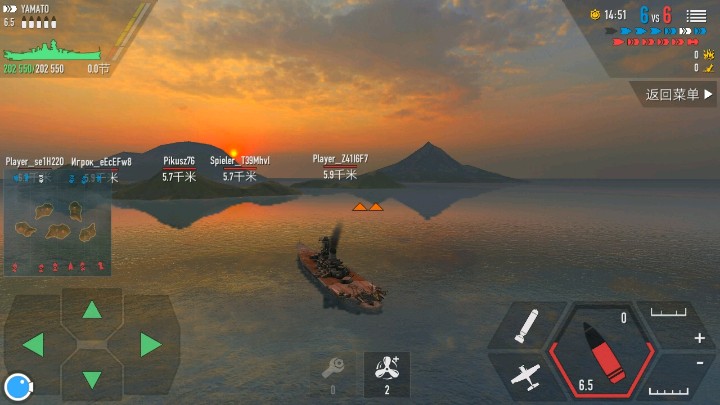Turn the ship with the right arrow

pos(151,345)
